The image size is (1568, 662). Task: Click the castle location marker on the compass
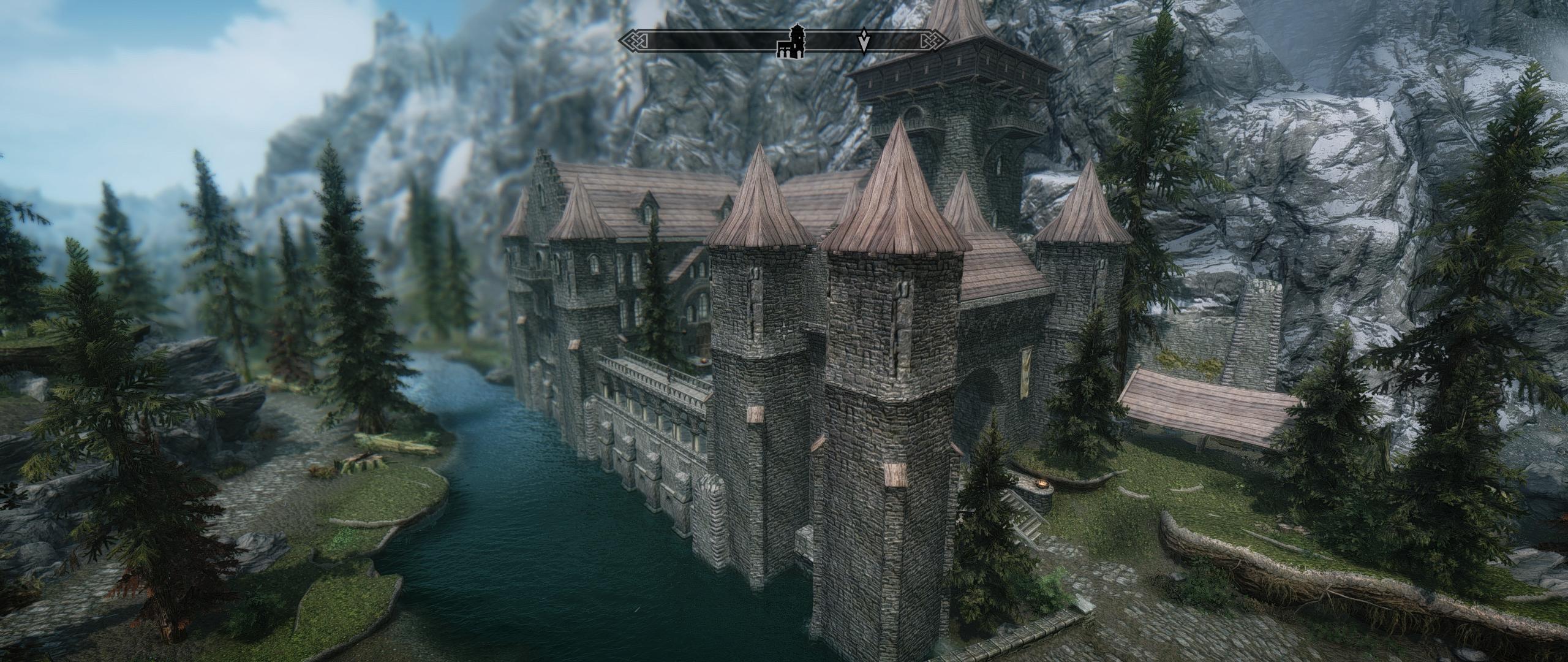pos(792,42)
